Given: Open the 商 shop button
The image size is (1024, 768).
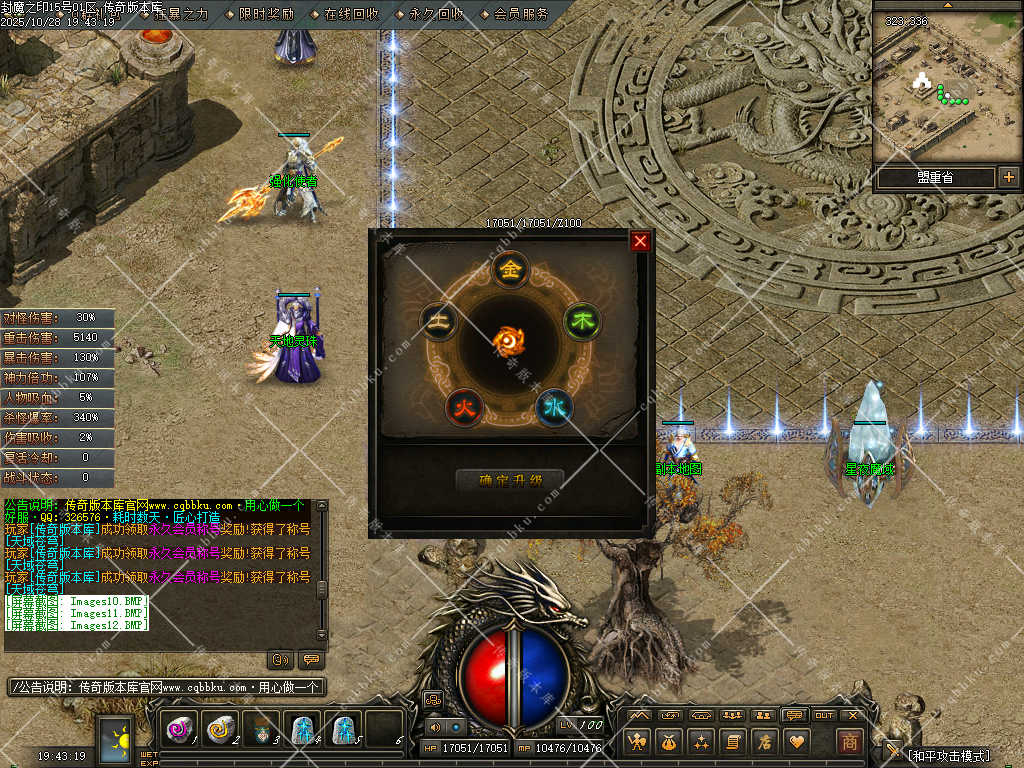Looking at the screenshot, I should pos(849,741).
